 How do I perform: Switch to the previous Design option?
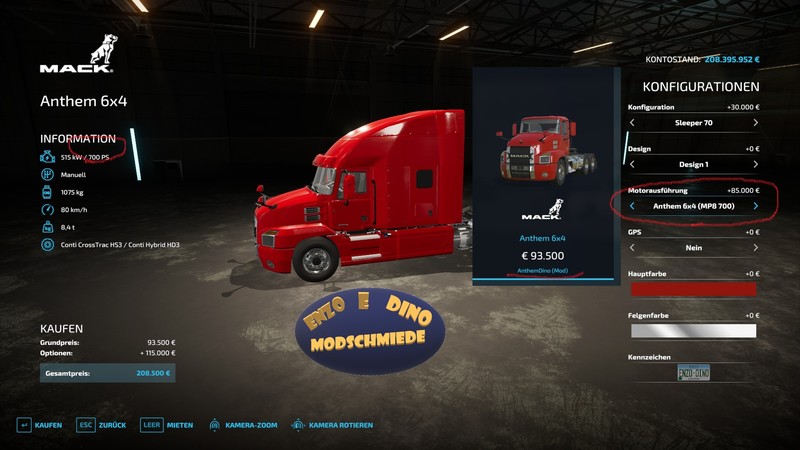click(632, 165)
